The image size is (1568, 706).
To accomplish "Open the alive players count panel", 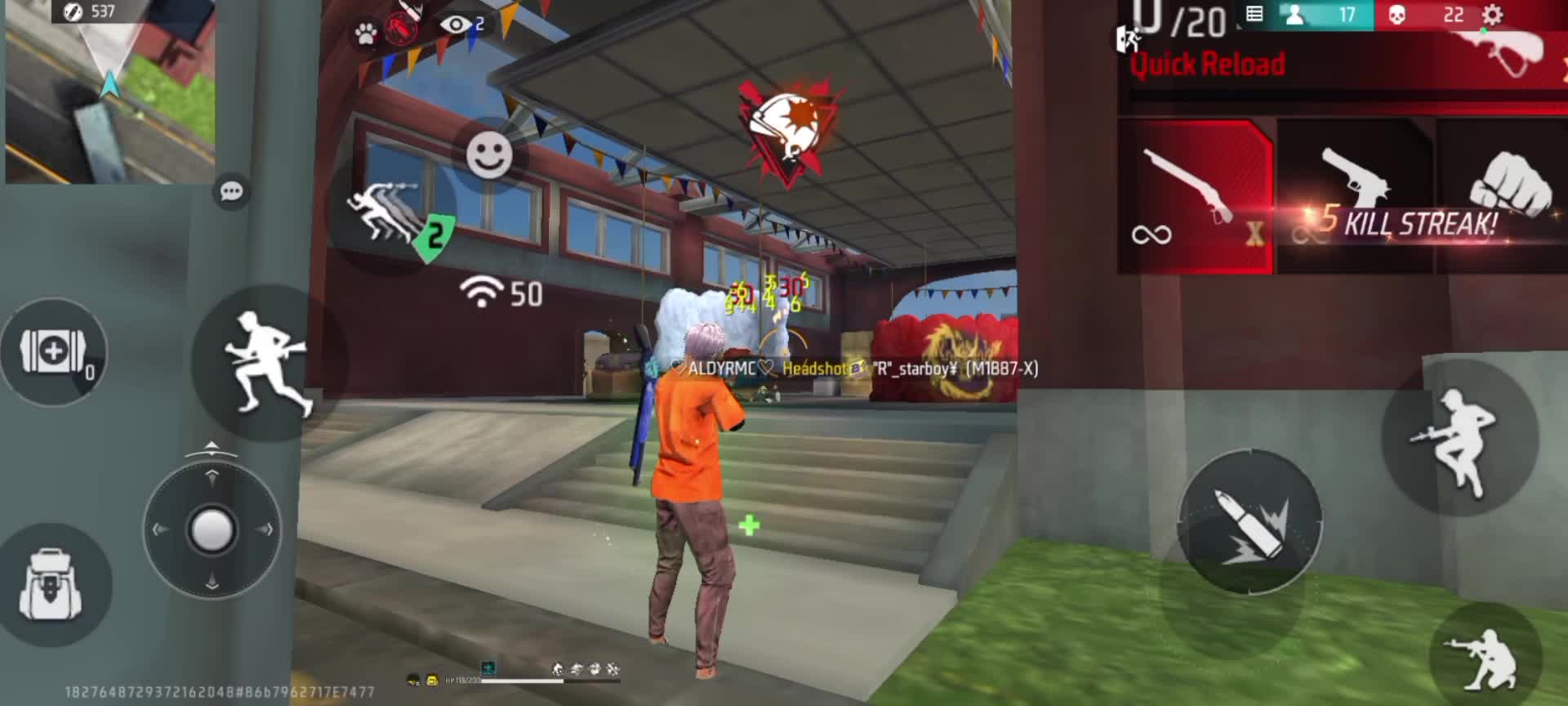I will pyautogui.click(x=1323, y=15).
